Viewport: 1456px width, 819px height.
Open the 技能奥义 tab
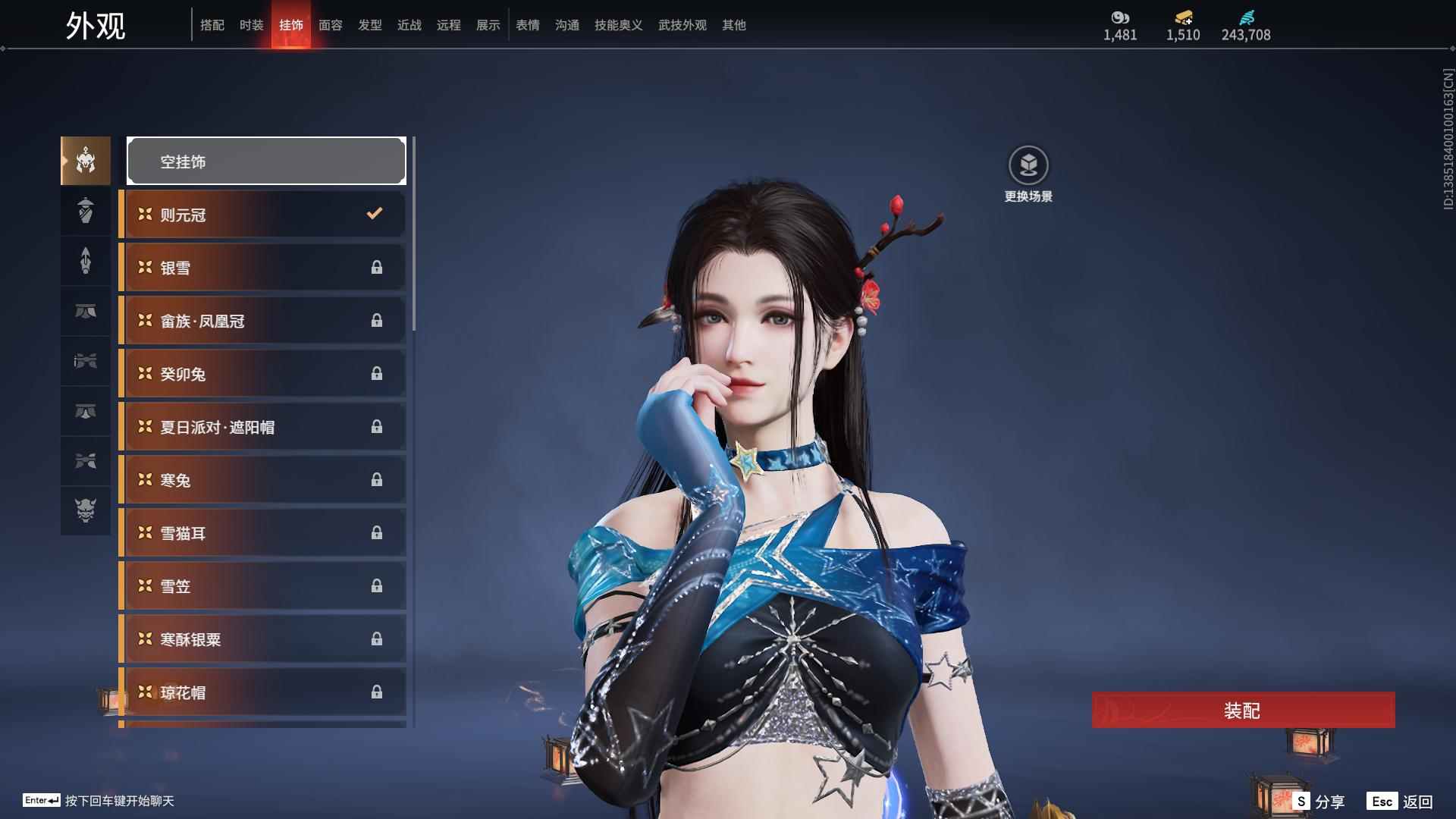[618, 25]
